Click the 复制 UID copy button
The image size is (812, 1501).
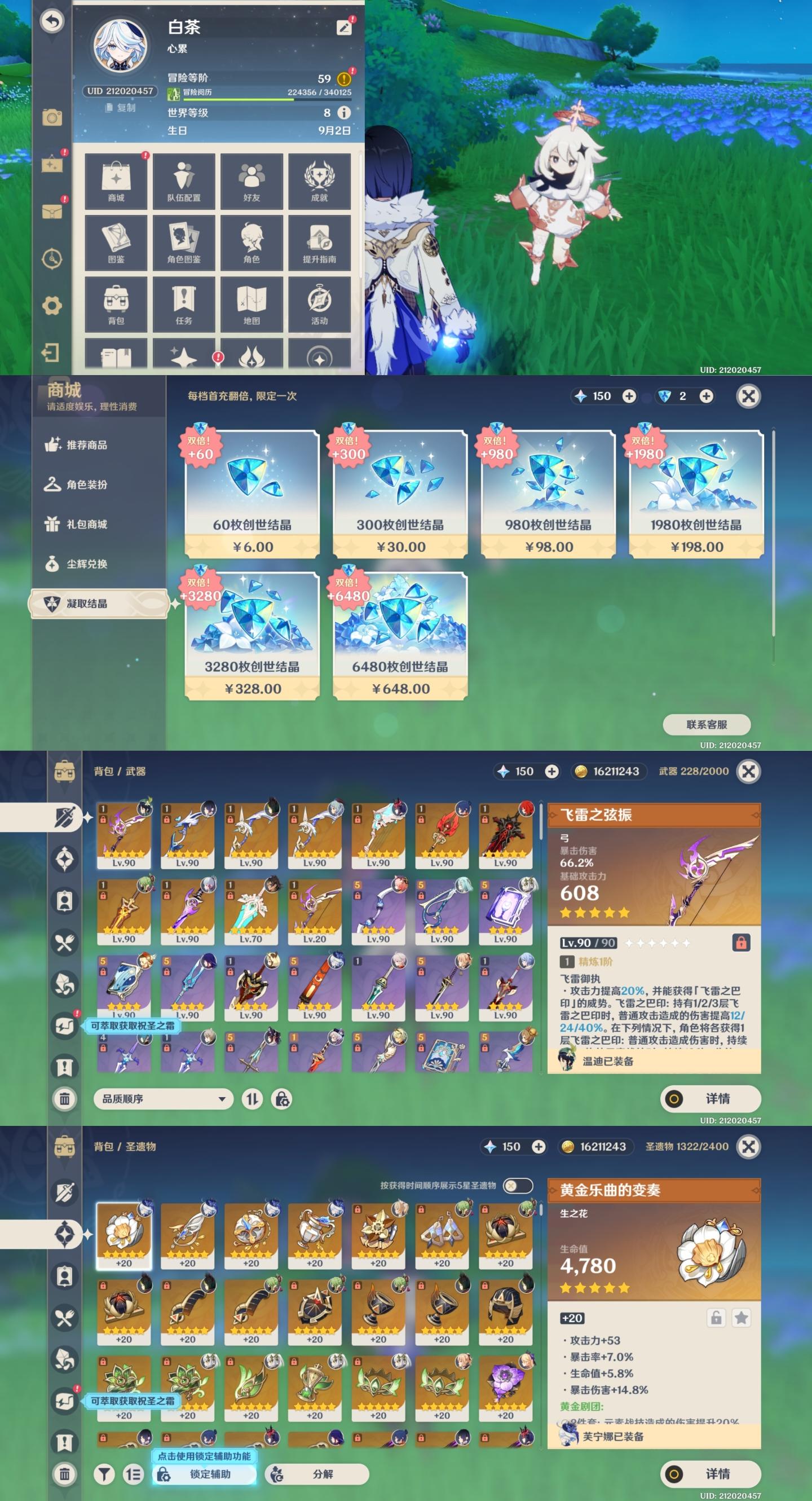point(121,108)
